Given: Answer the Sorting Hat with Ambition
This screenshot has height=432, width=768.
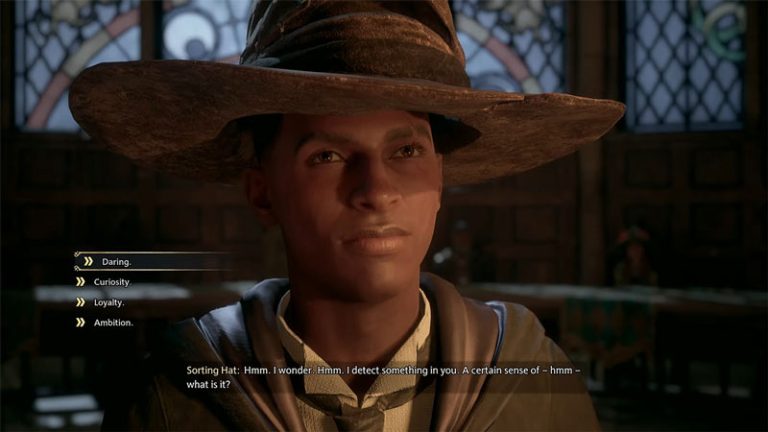Looking at the screenshot, I should [112, 322].
